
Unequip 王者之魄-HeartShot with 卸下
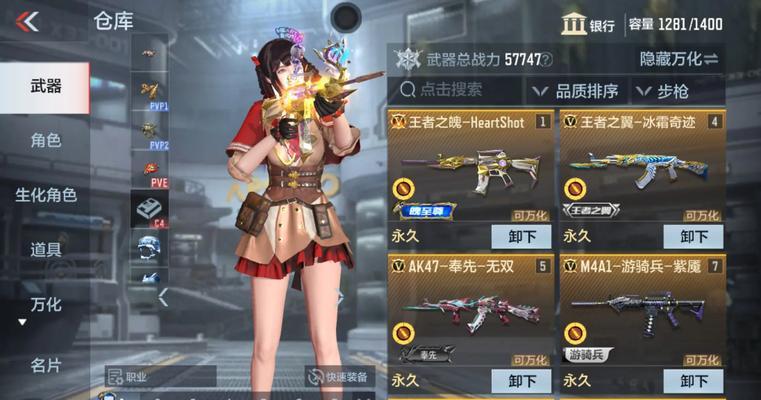point(521,237)
